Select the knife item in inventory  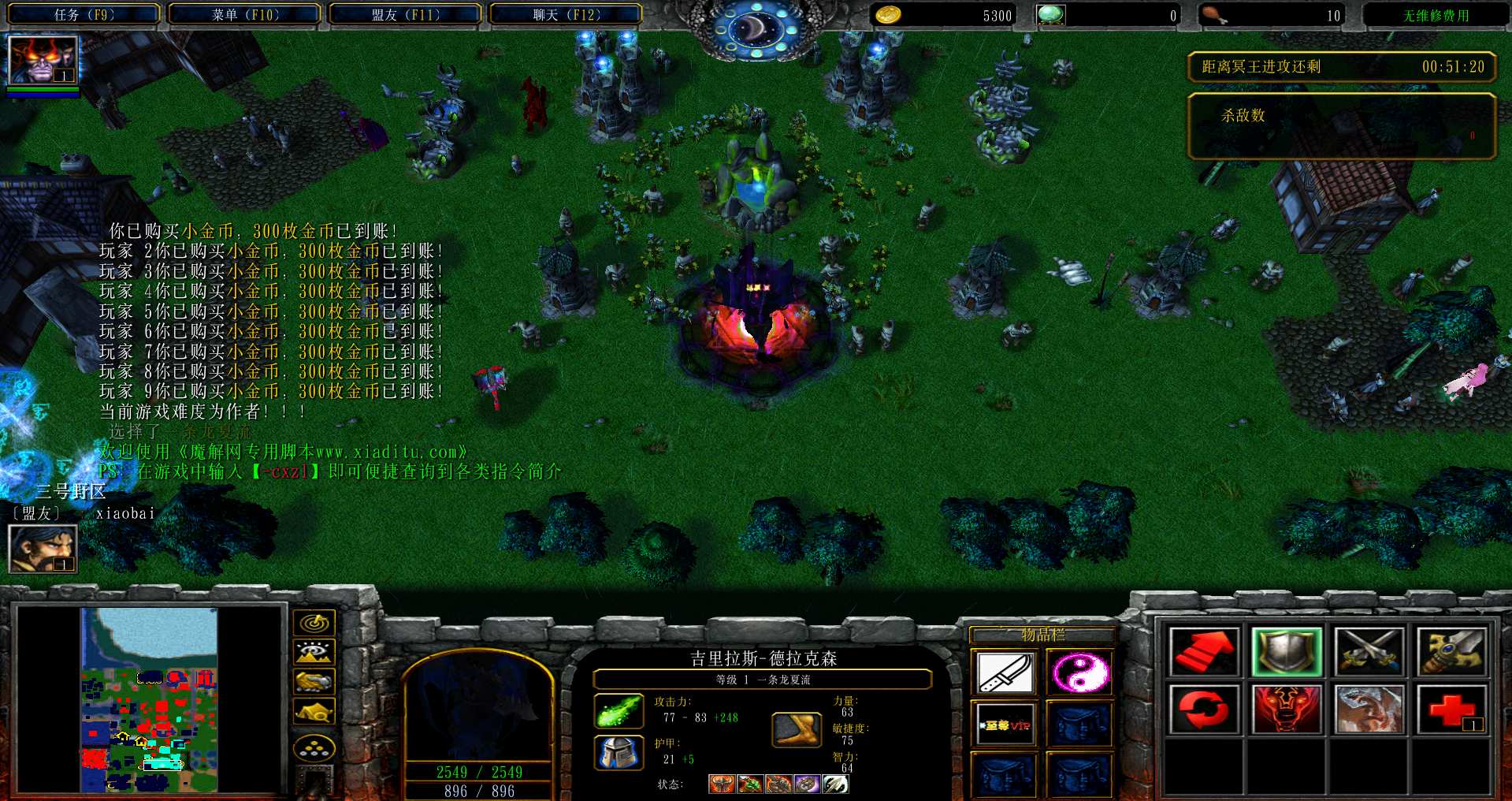[x=1005, y=672]
